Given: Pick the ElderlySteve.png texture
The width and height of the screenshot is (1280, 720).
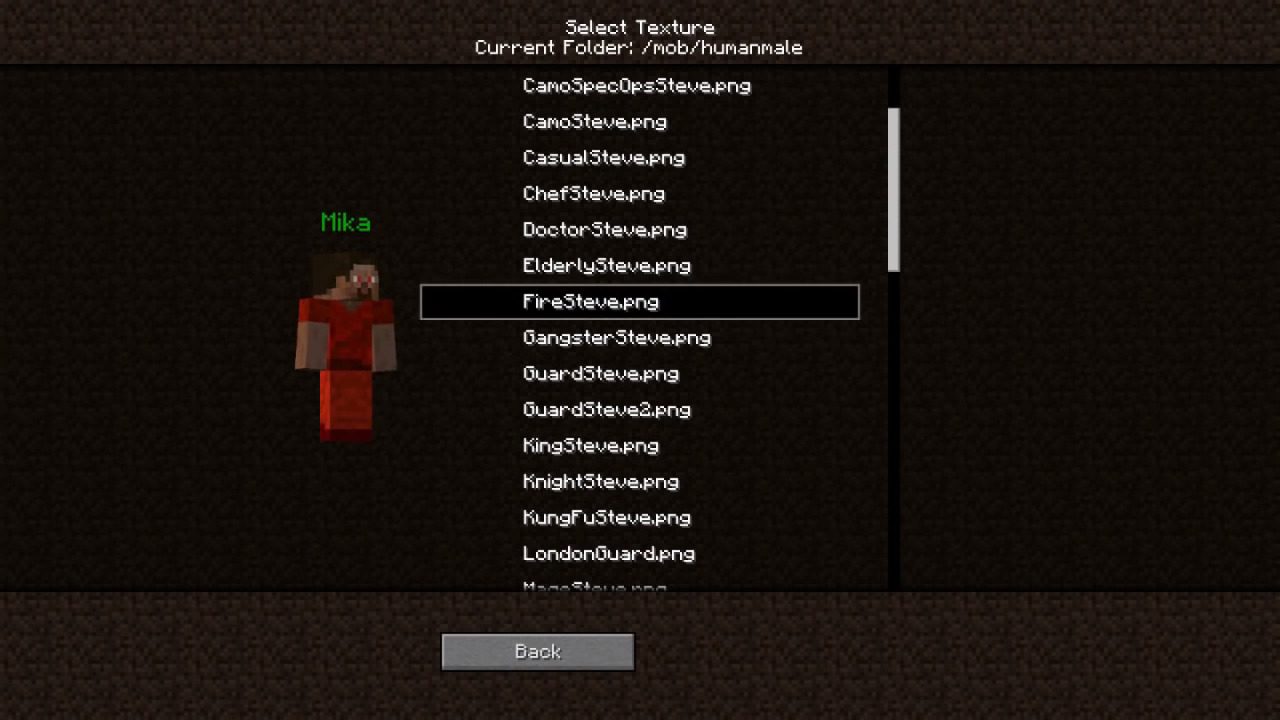Looking at the screenshot, I should pyautogui.click(x=607, y=266).
